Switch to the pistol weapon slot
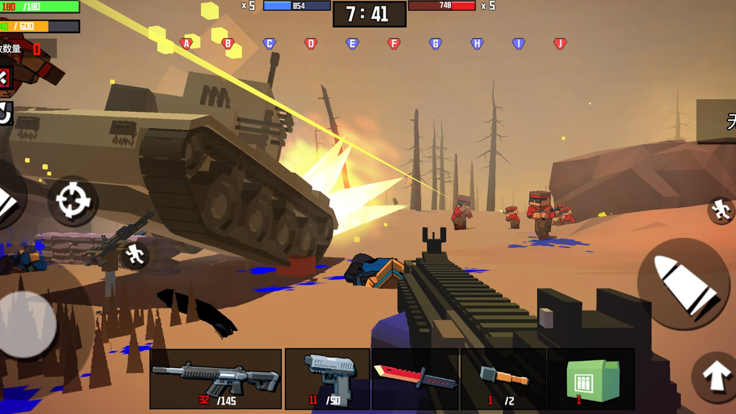The height and width of the screenshot is (414, 736). click(x=327, y=379)
